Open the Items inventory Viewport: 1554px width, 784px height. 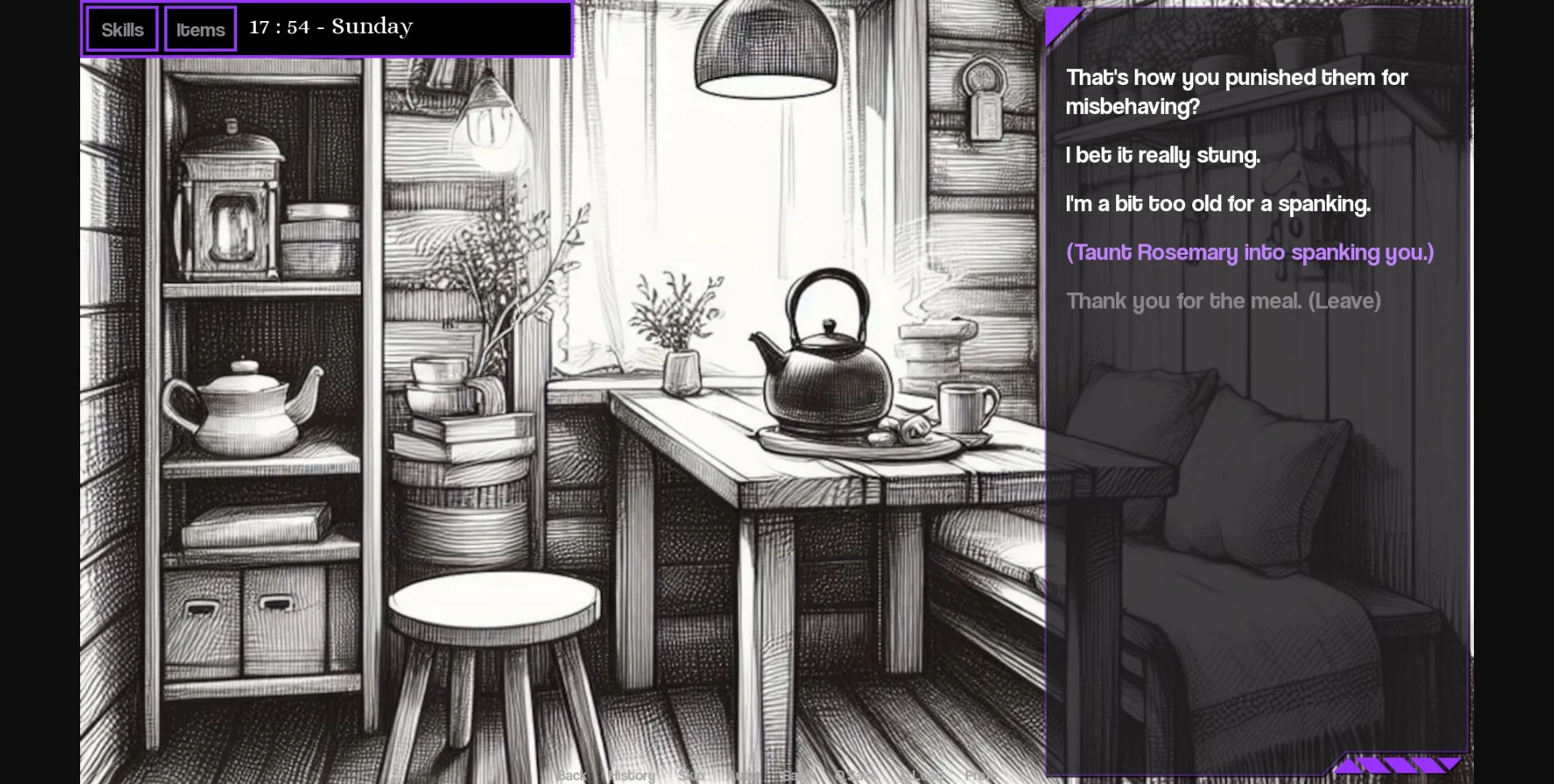199,28
